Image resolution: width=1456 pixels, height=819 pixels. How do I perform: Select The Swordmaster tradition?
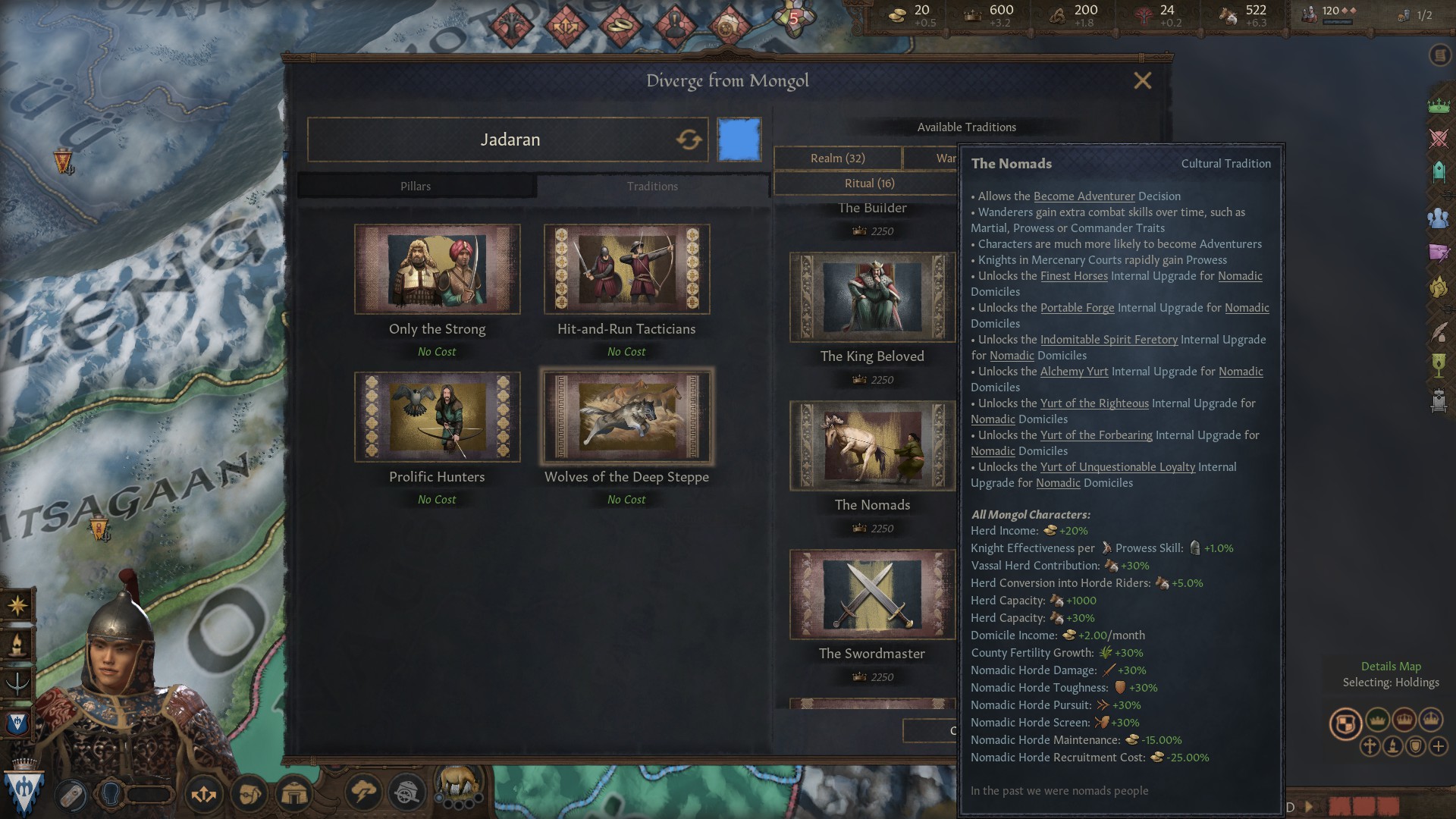coord(872,595)
